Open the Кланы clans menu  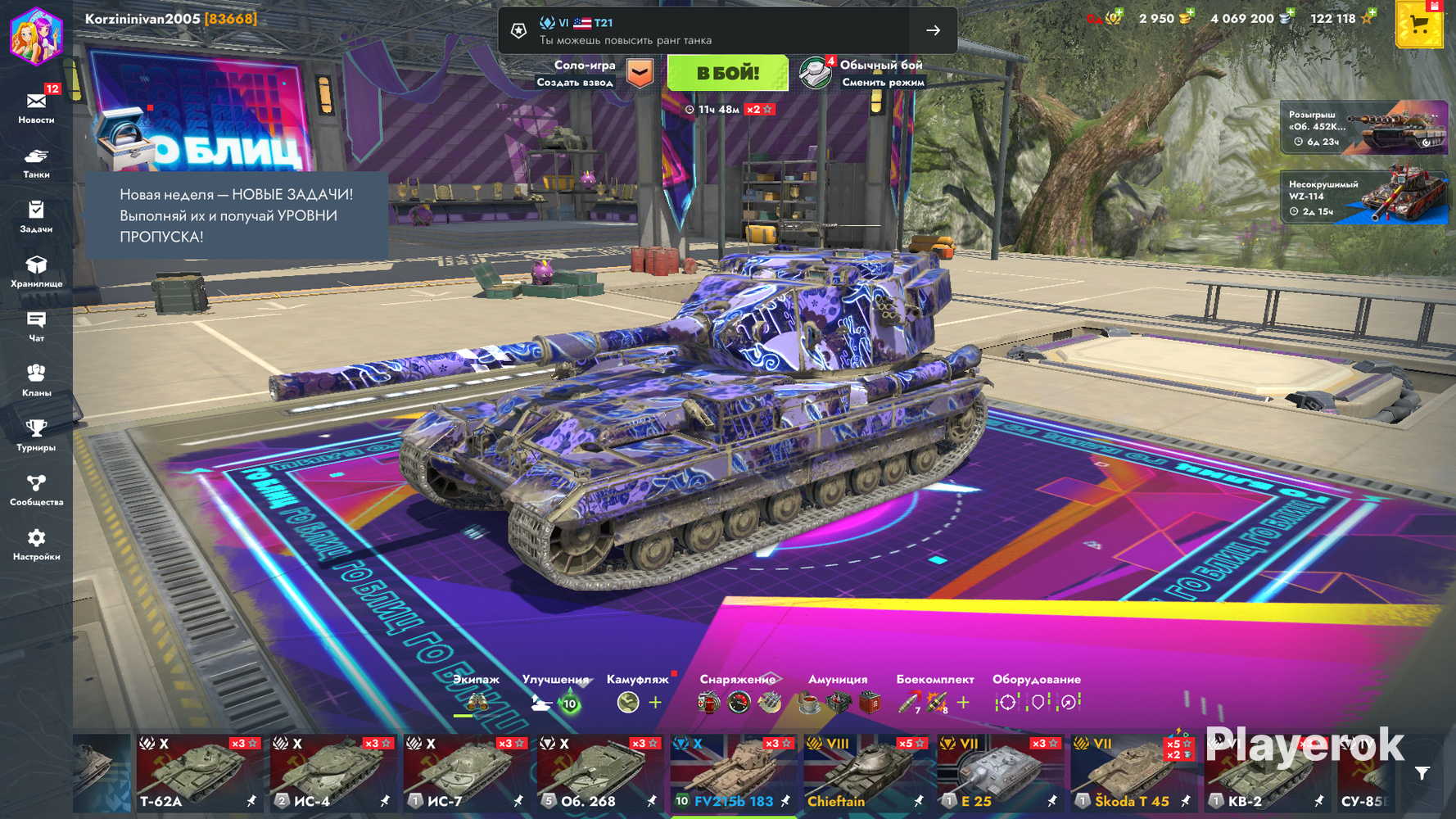[x=36, y=381]
